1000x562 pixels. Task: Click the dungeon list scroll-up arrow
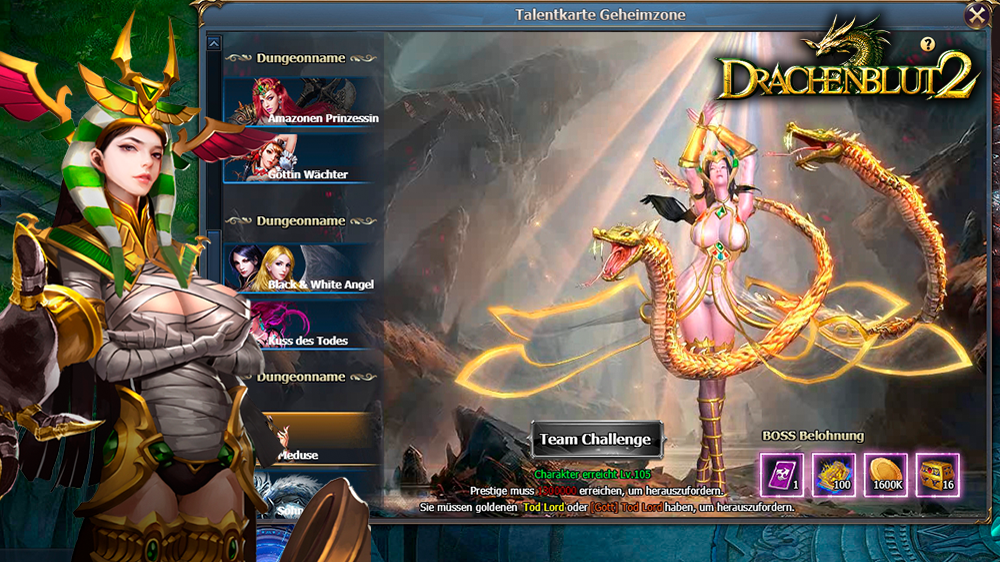coord(213,43)
